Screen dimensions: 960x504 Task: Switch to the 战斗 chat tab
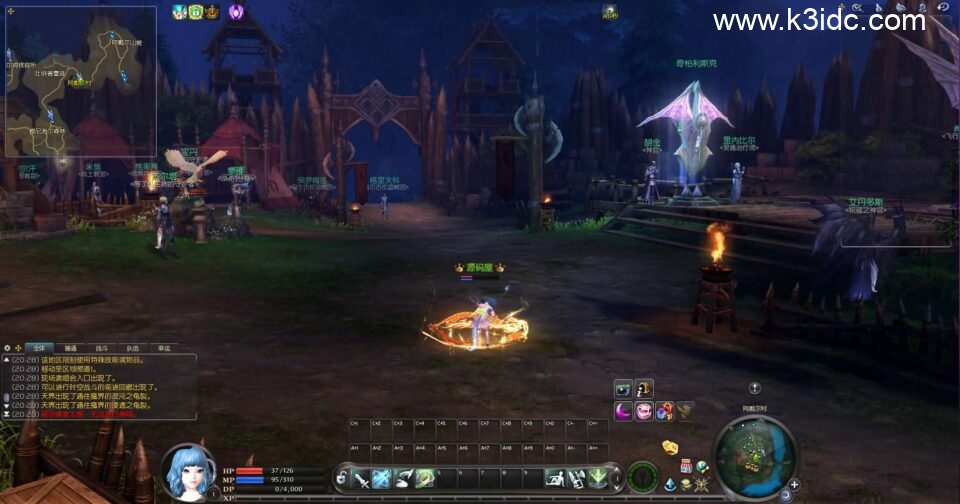coord(101,348)
